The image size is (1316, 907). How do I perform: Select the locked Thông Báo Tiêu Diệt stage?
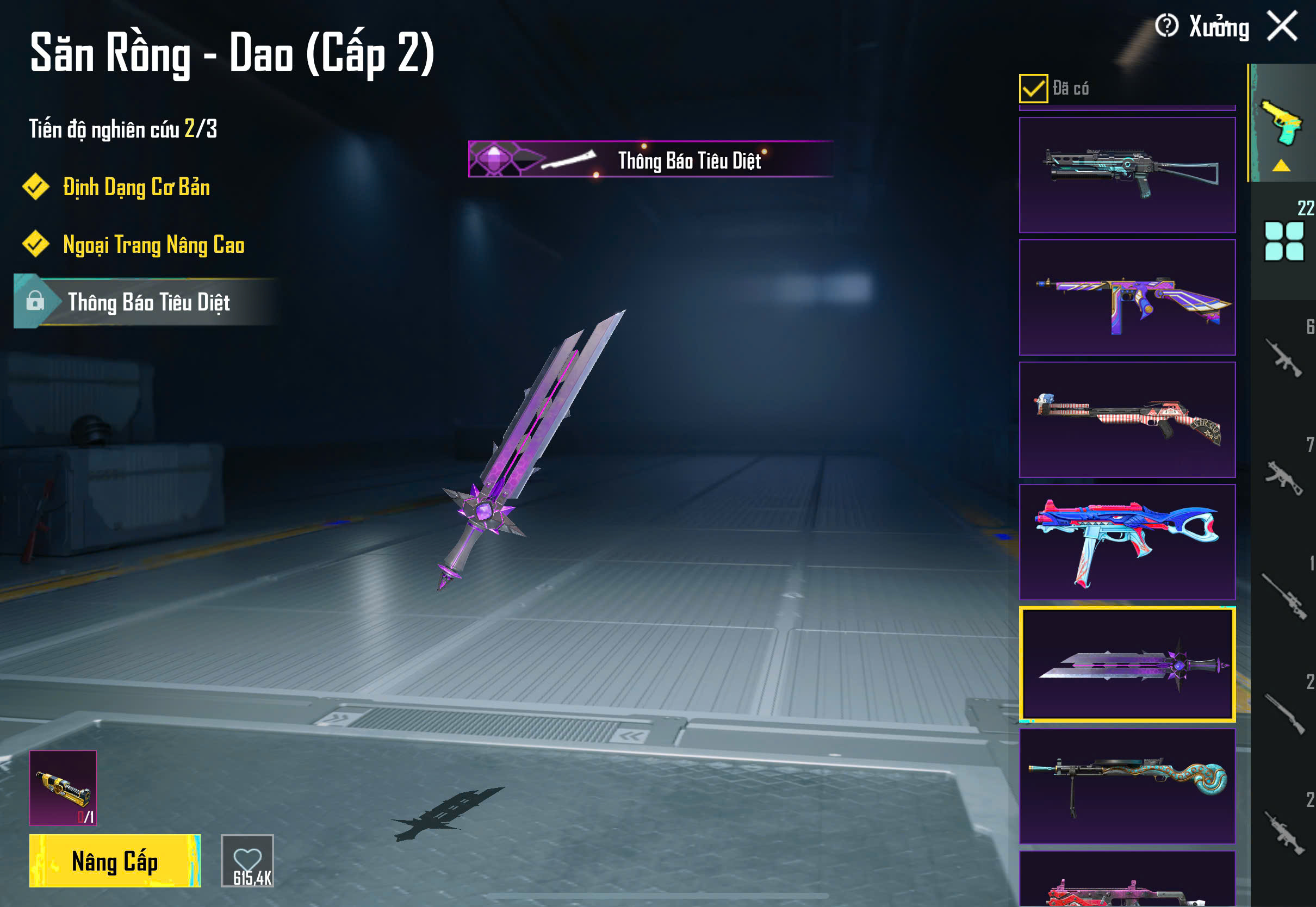[x=148, y=302]
